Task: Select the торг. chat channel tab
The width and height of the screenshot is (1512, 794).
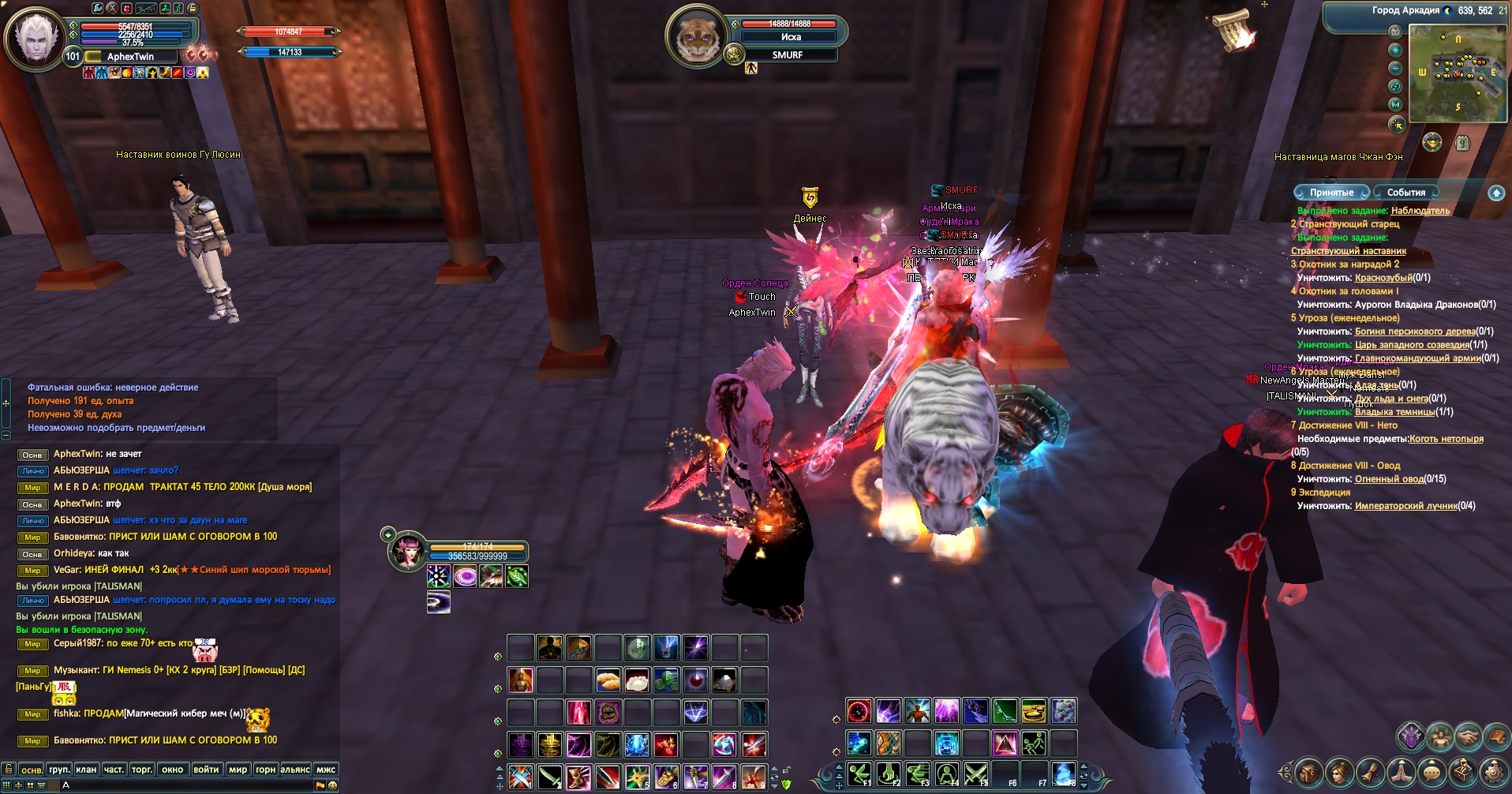Action: point(142,770)
